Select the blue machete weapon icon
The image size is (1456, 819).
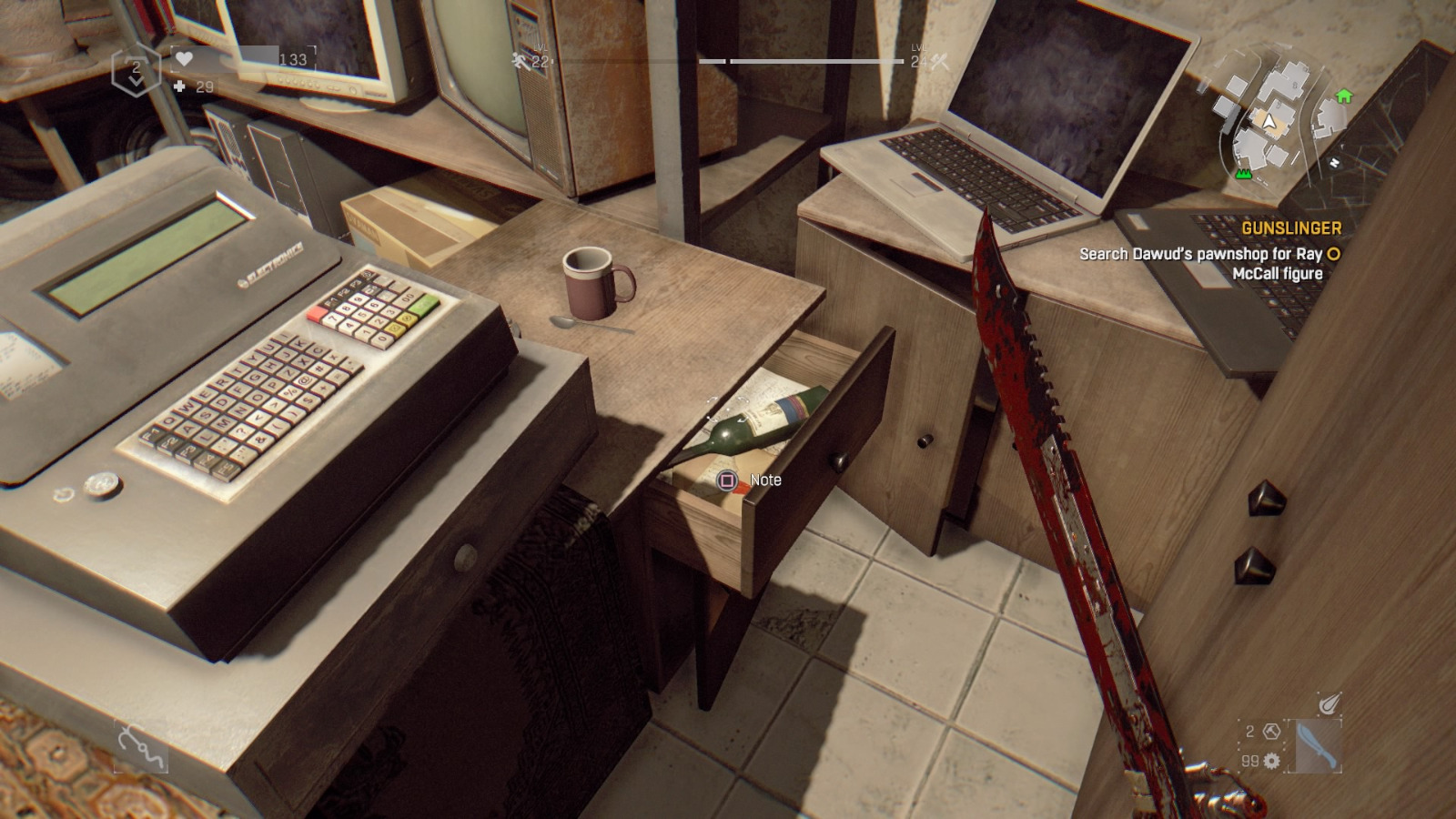point(1318,746)
